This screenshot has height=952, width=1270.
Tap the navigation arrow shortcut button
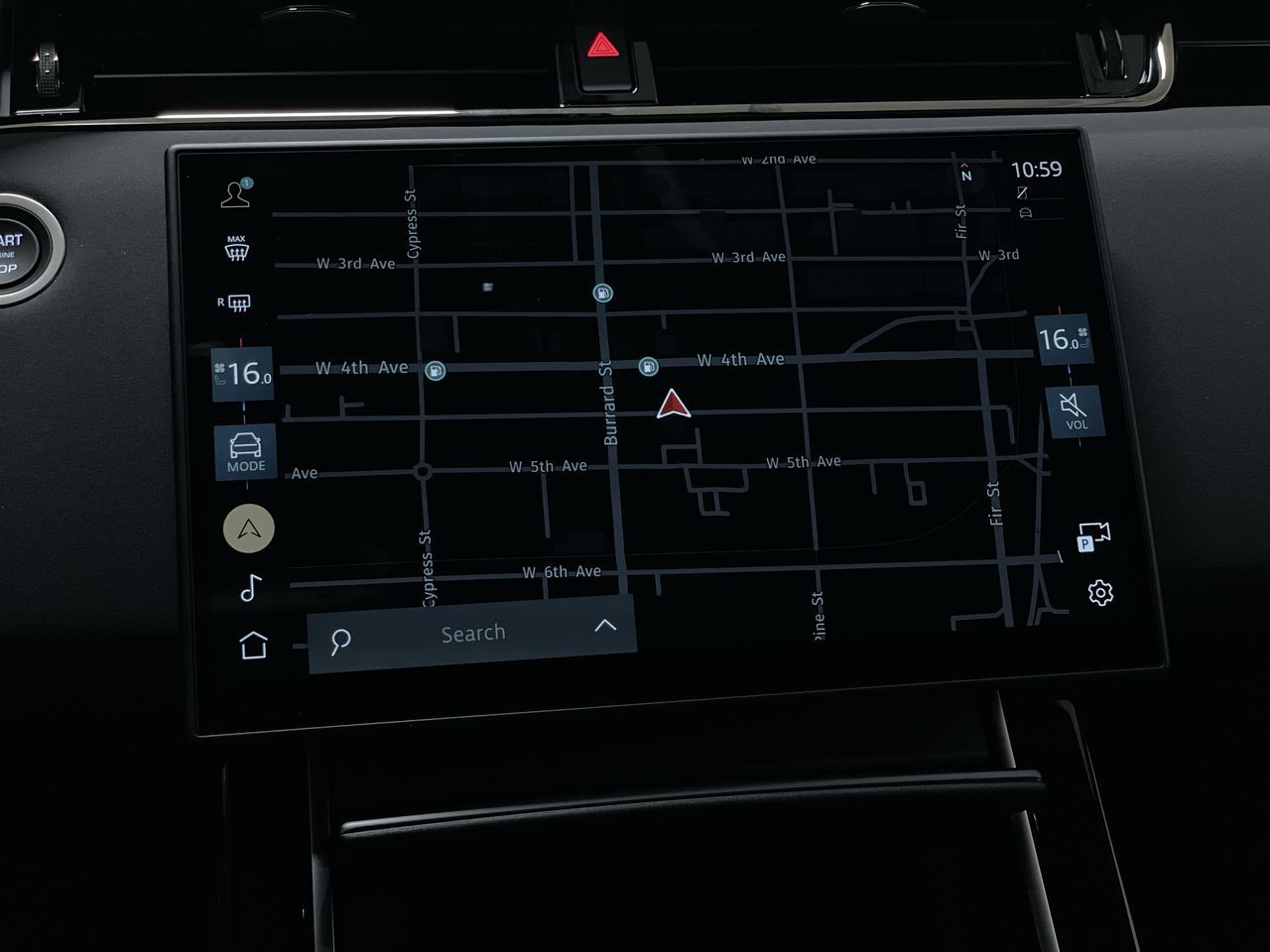point(247,527)
